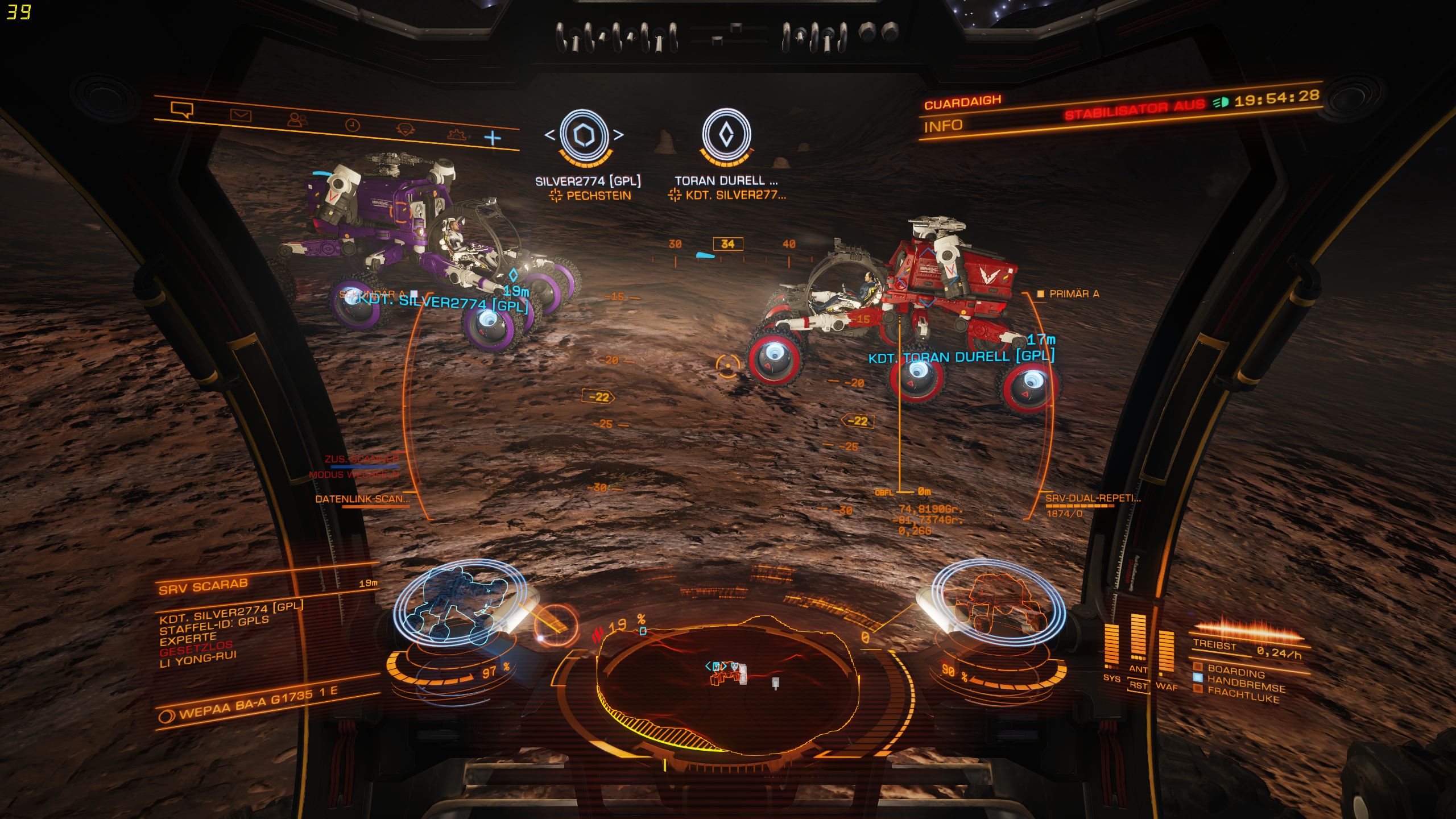
Task: Toggle the BOARDING indicator
Action: pos(1236,670)
